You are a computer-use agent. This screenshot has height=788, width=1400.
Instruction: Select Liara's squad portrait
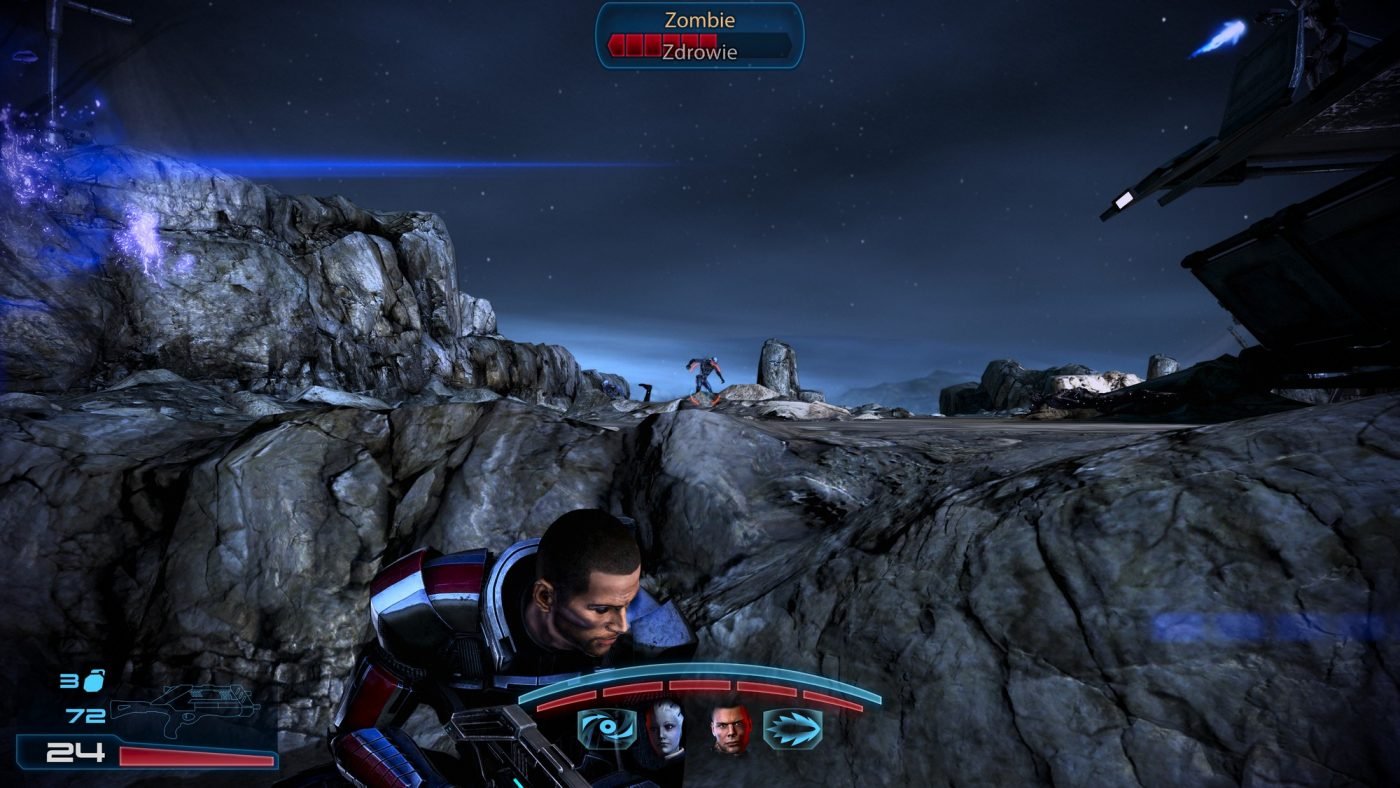pos(664,728)
